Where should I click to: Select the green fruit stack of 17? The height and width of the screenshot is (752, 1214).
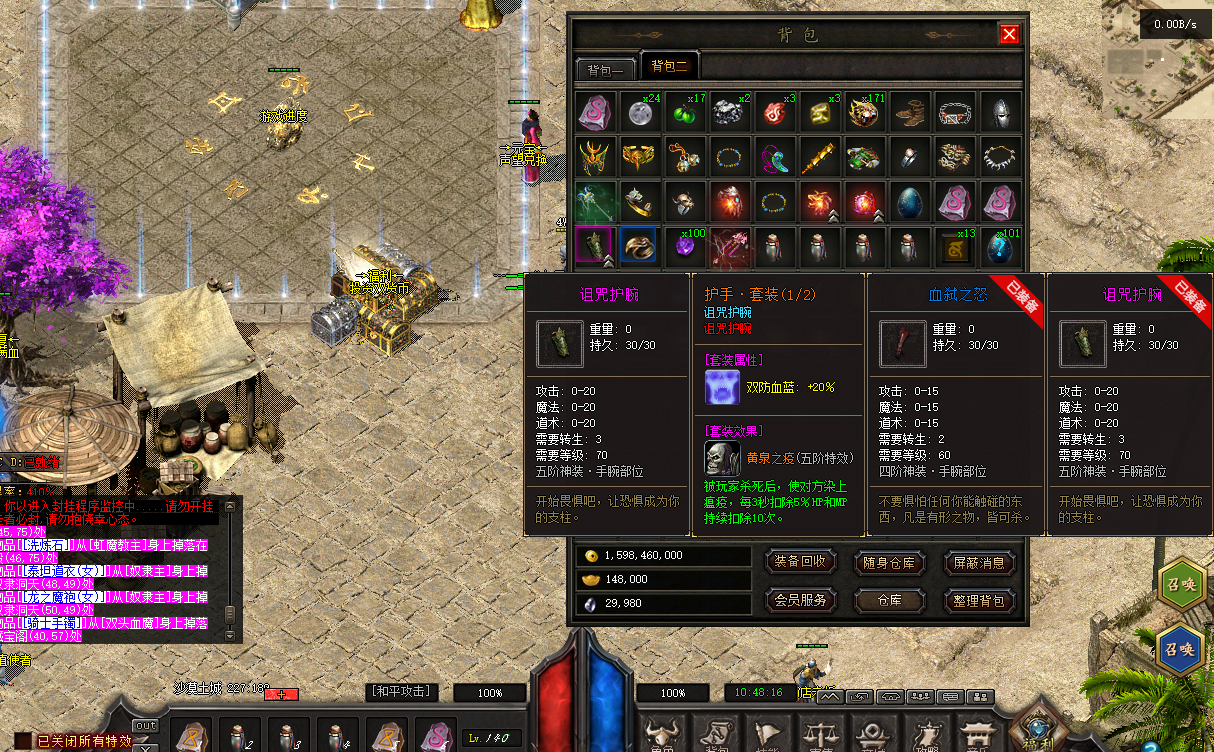686,112
